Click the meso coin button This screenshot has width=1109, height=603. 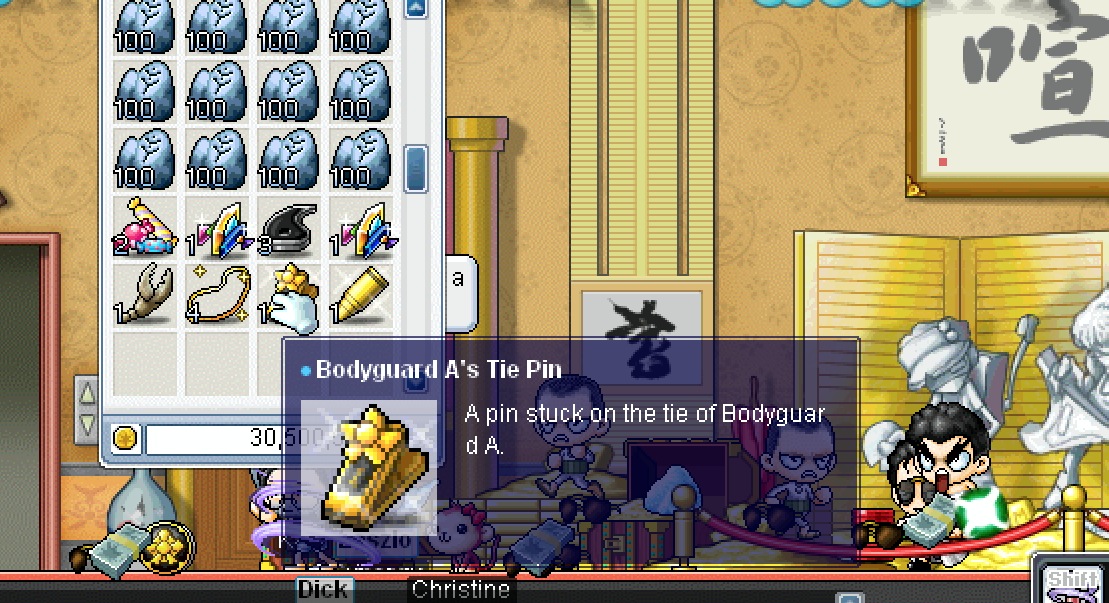pos(125,438)
